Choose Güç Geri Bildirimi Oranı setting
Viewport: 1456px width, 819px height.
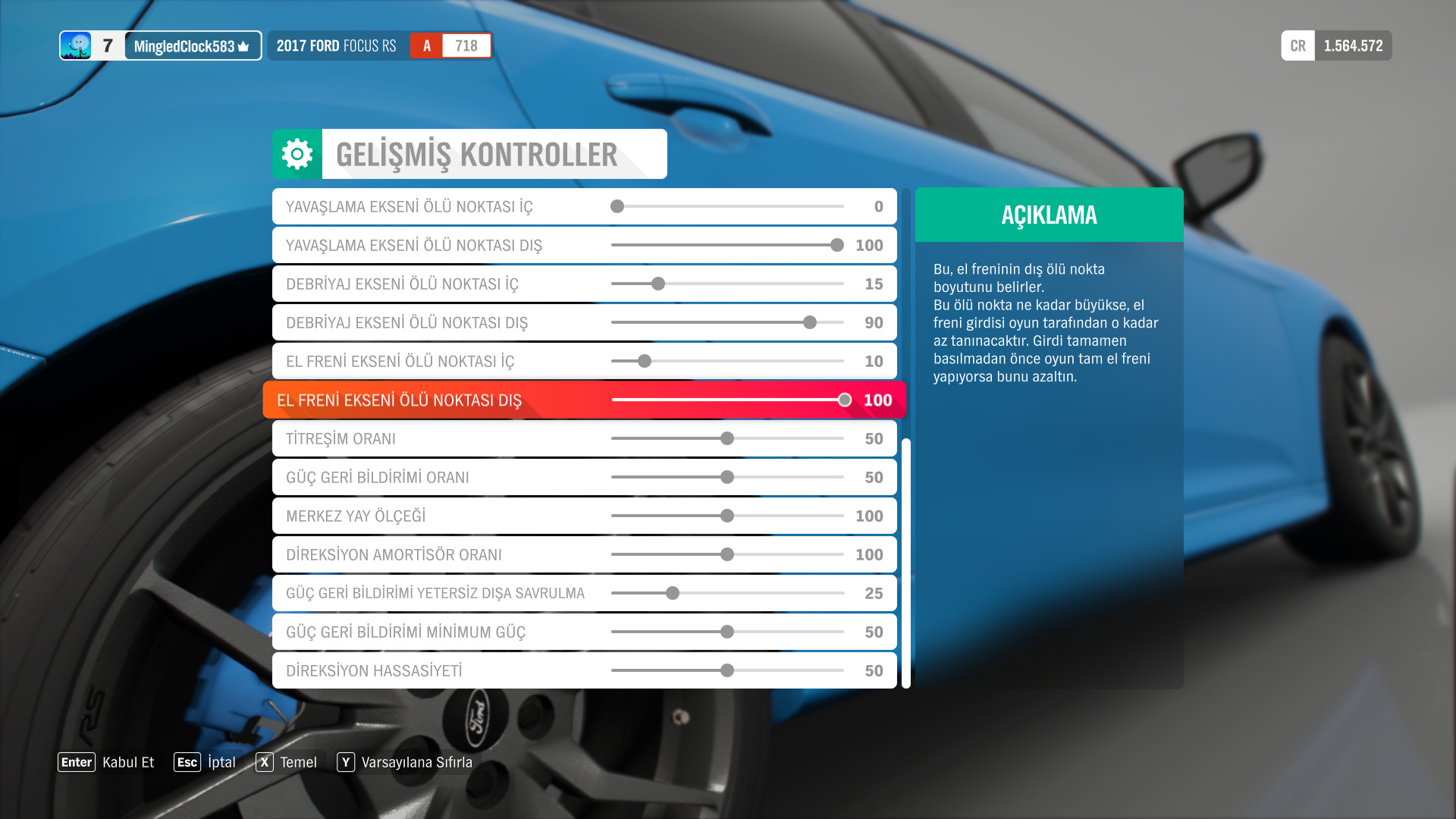[584, 477]
